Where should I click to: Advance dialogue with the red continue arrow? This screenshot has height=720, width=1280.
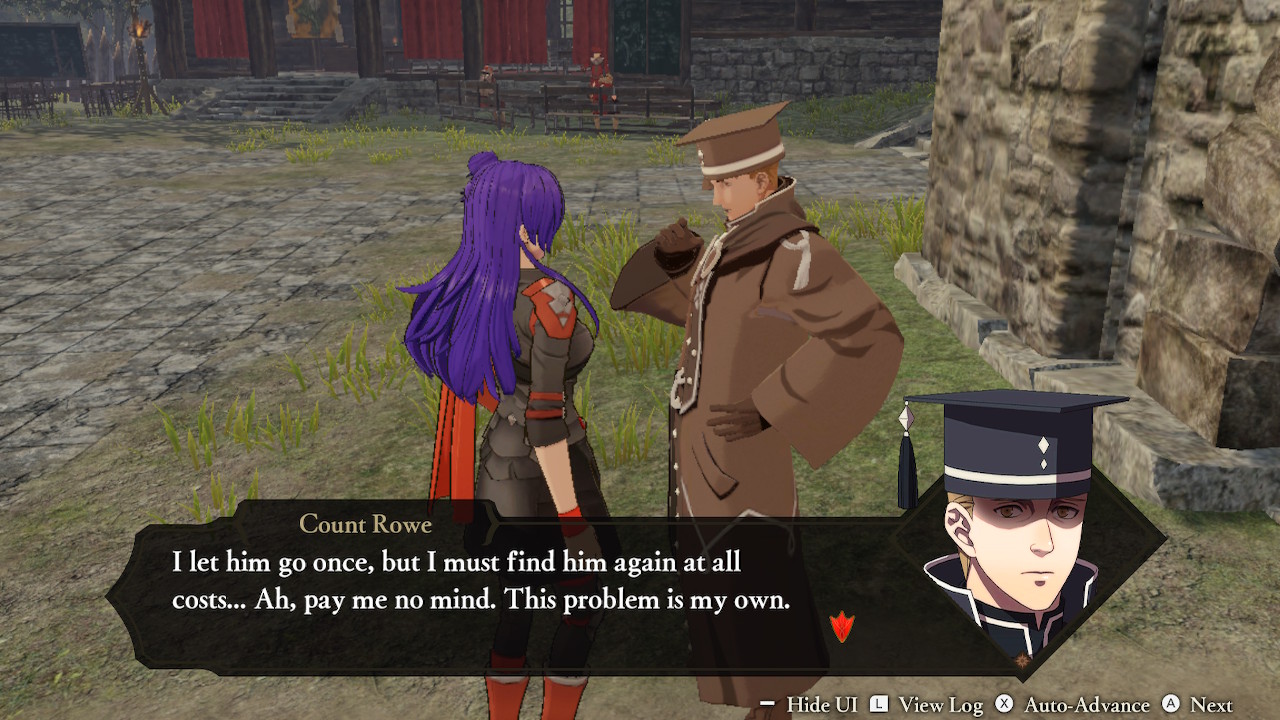click(842, 627)
